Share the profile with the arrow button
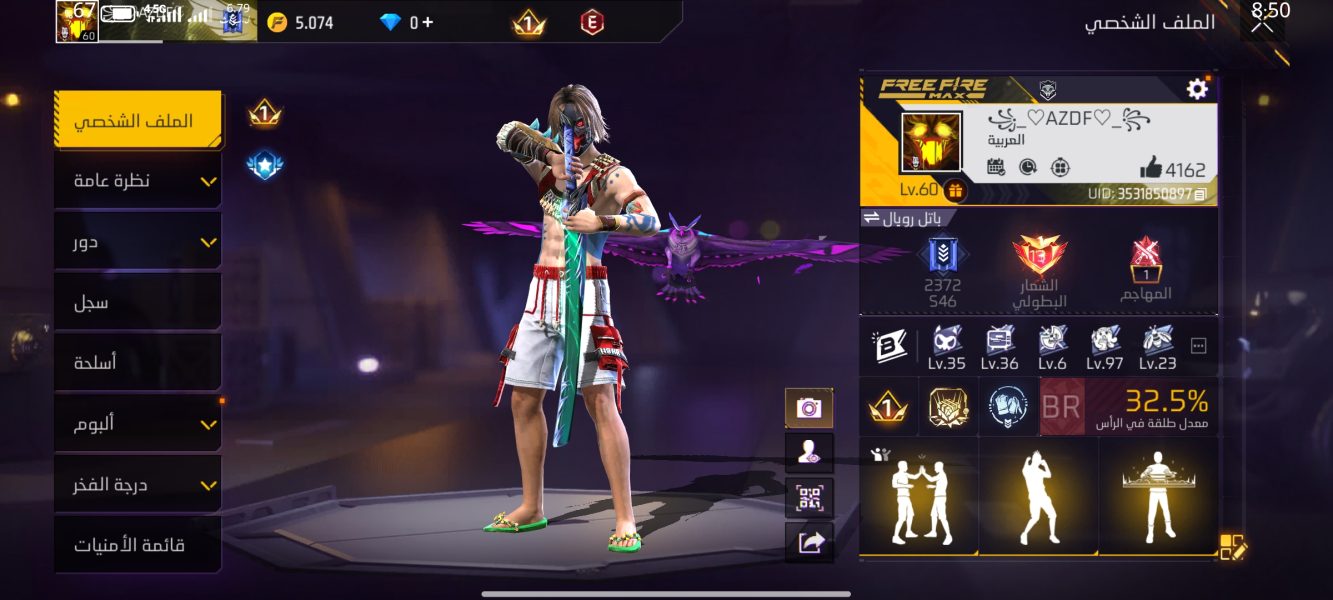1333x600 pixels. pos(809,543)
